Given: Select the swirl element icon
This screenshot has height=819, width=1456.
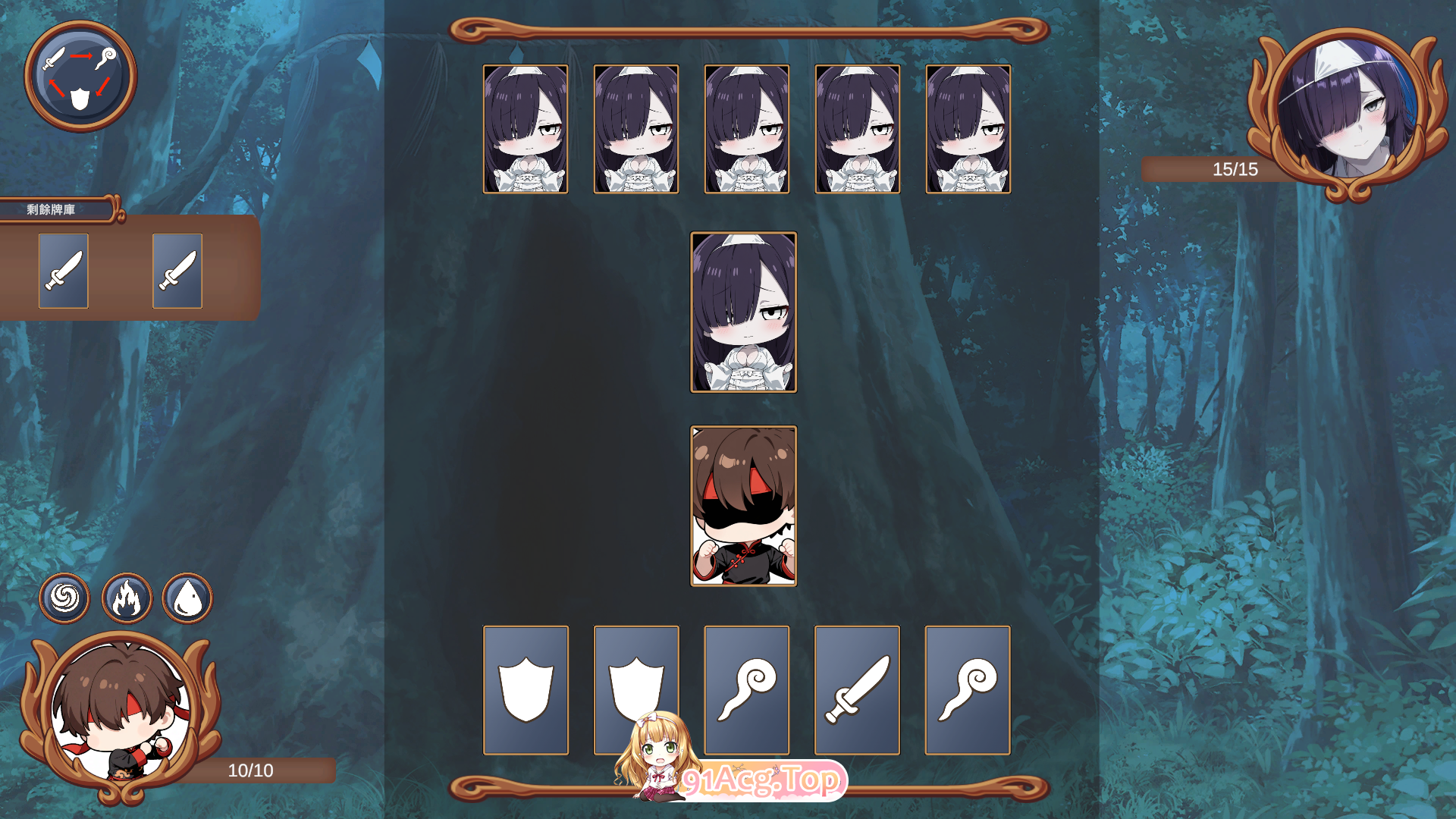Looking at the screenshot, I should [x=64, y=598].
